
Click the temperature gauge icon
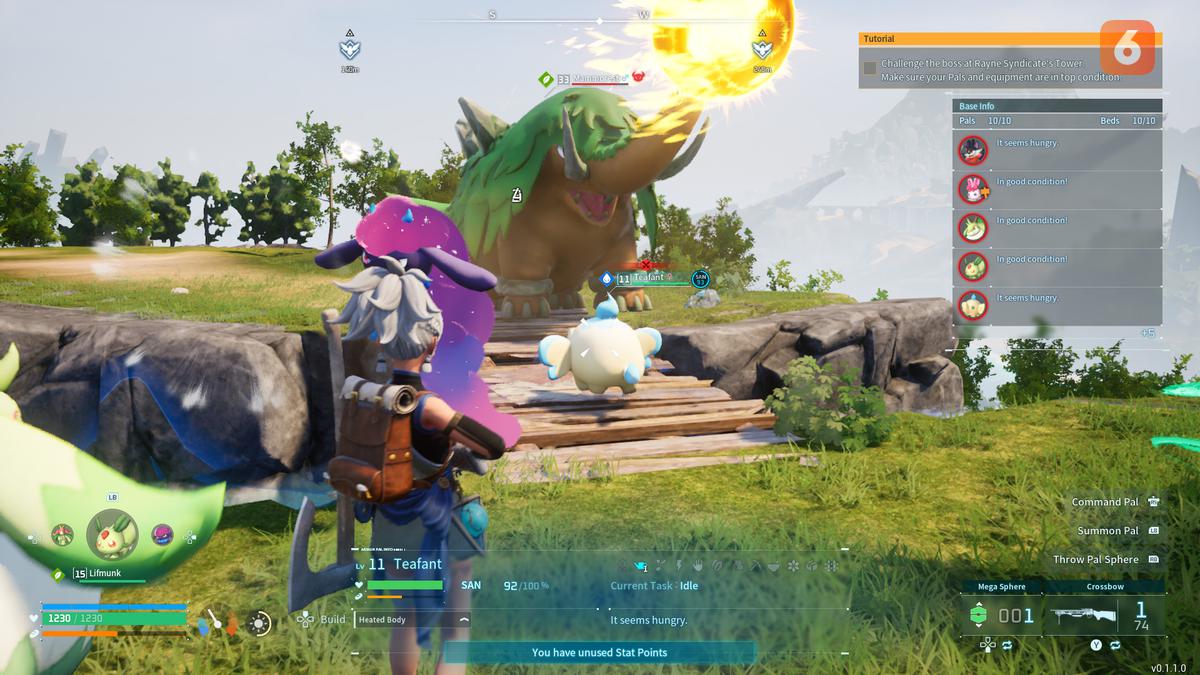pos(216,623)
